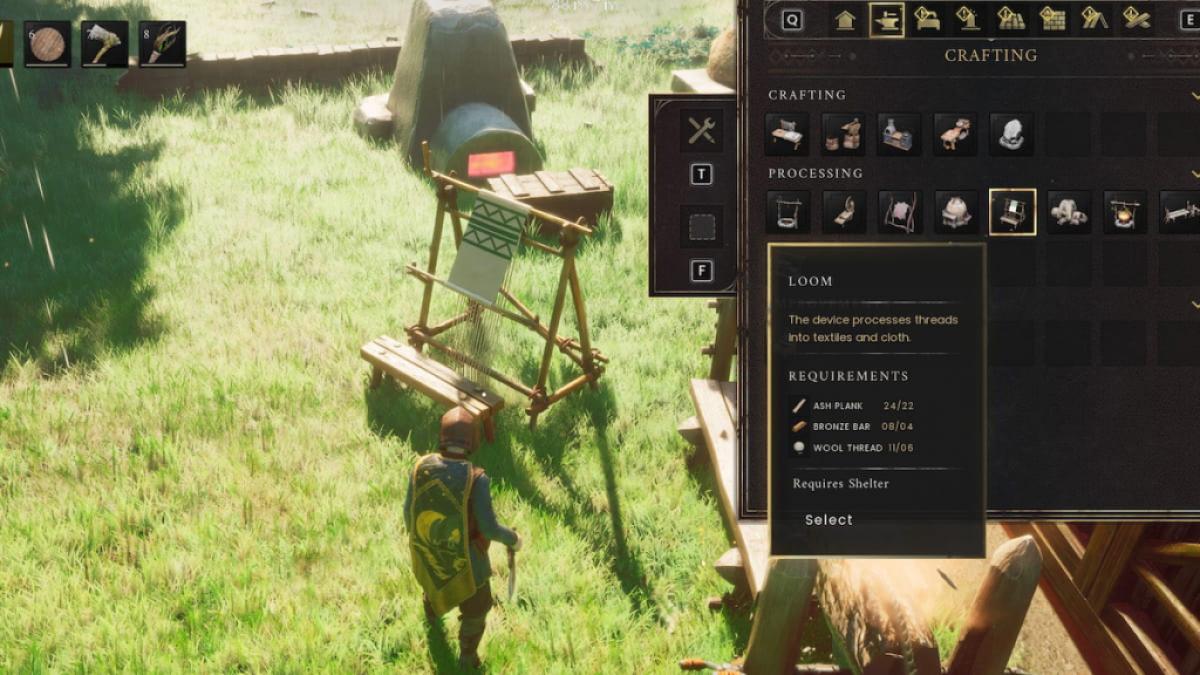Collapse the Crafting section arrow
This screenshot has width=1200, height=675.
tap(1194, 95)
